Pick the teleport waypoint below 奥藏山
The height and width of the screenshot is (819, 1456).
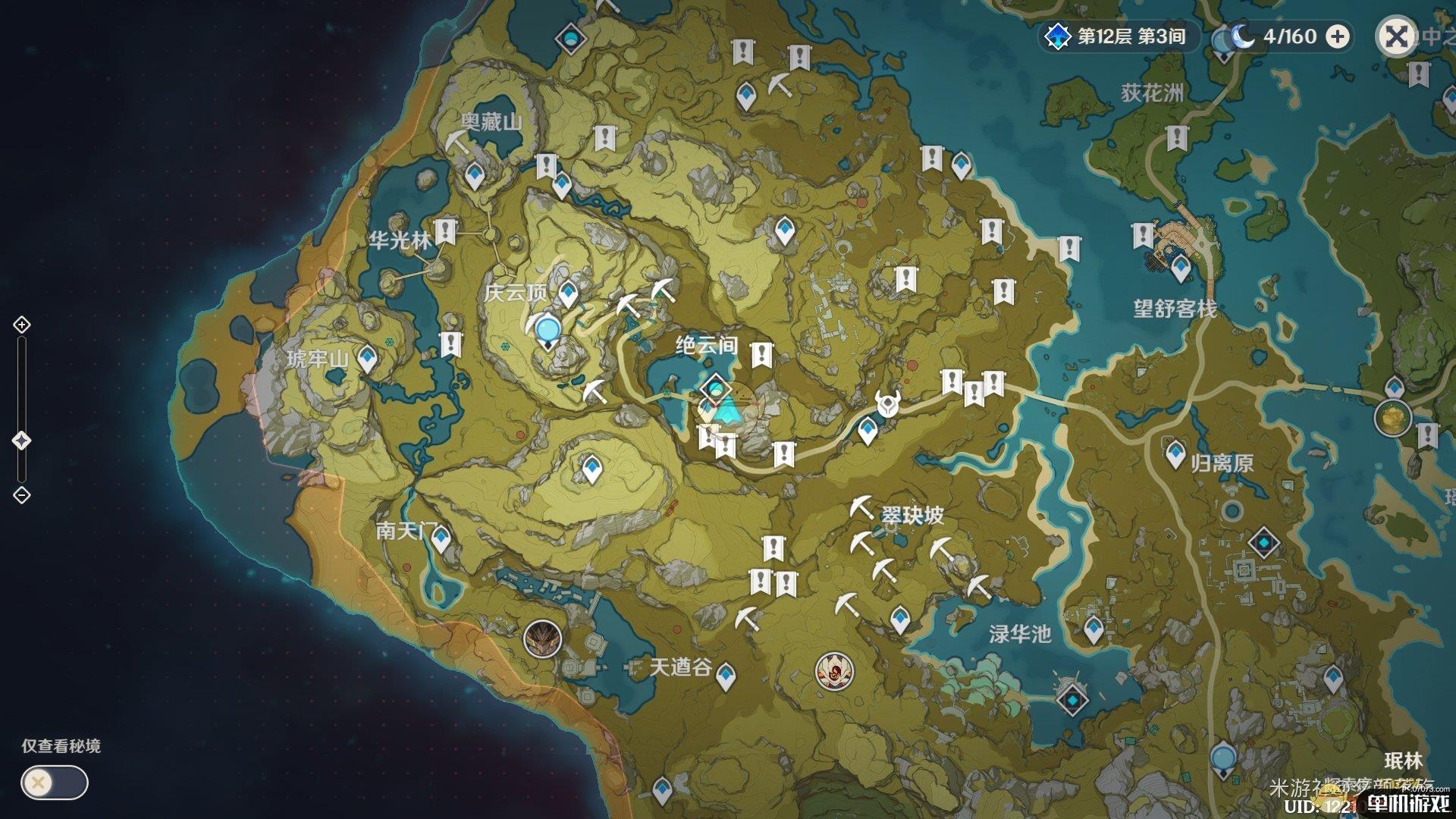(x=475, y=176)
